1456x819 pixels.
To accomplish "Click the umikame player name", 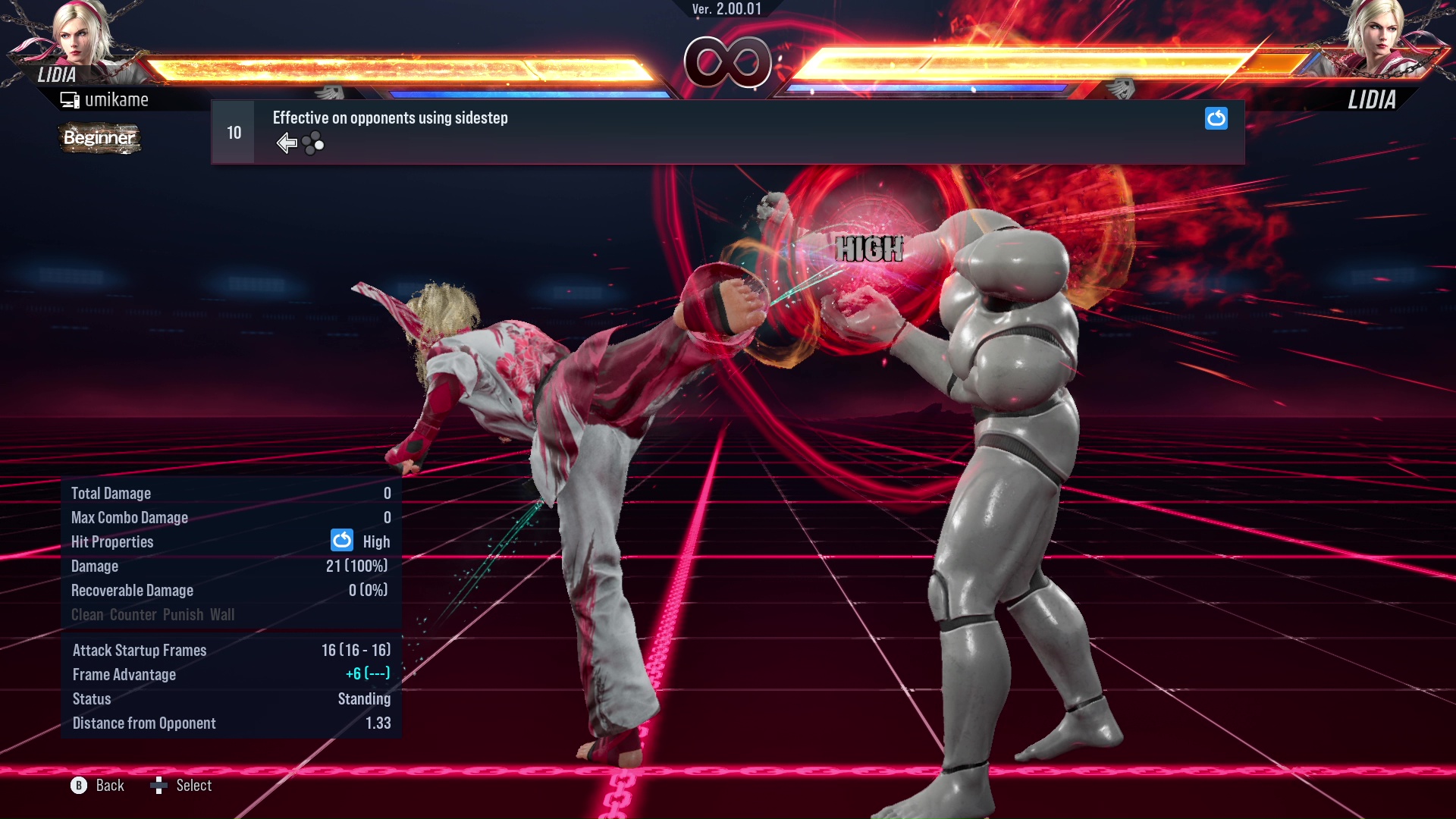I will [x=118, y=99].
